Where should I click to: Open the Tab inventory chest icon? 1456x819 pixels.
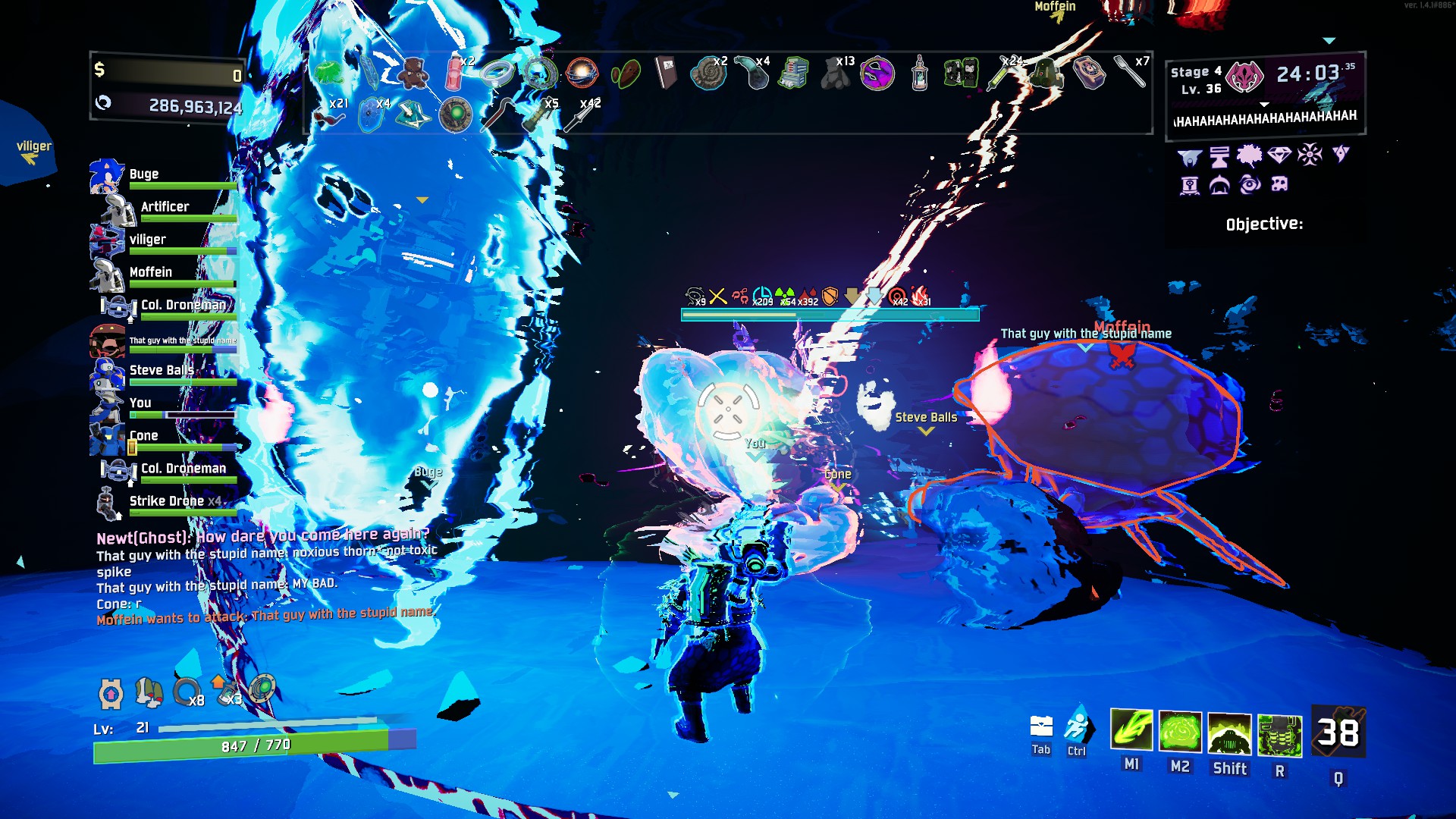coord(1041,728)
